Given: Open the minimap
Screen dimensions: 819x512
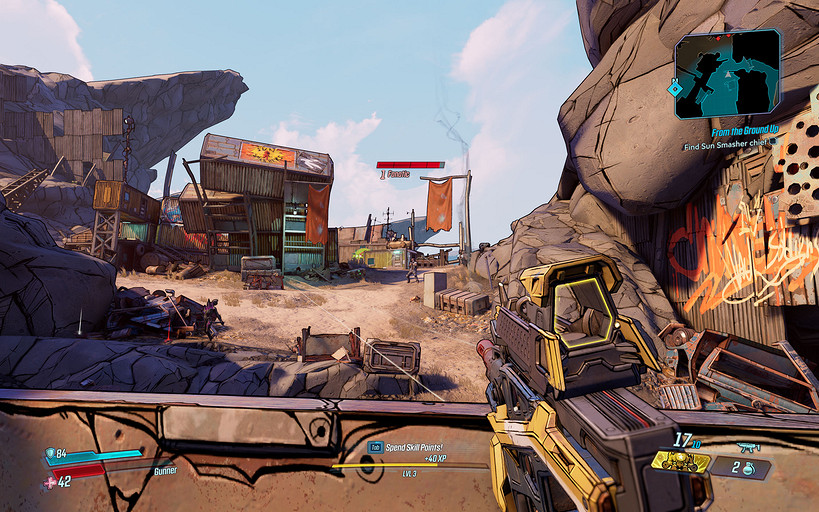Looking at the screenshot, I should coord(727,74).
